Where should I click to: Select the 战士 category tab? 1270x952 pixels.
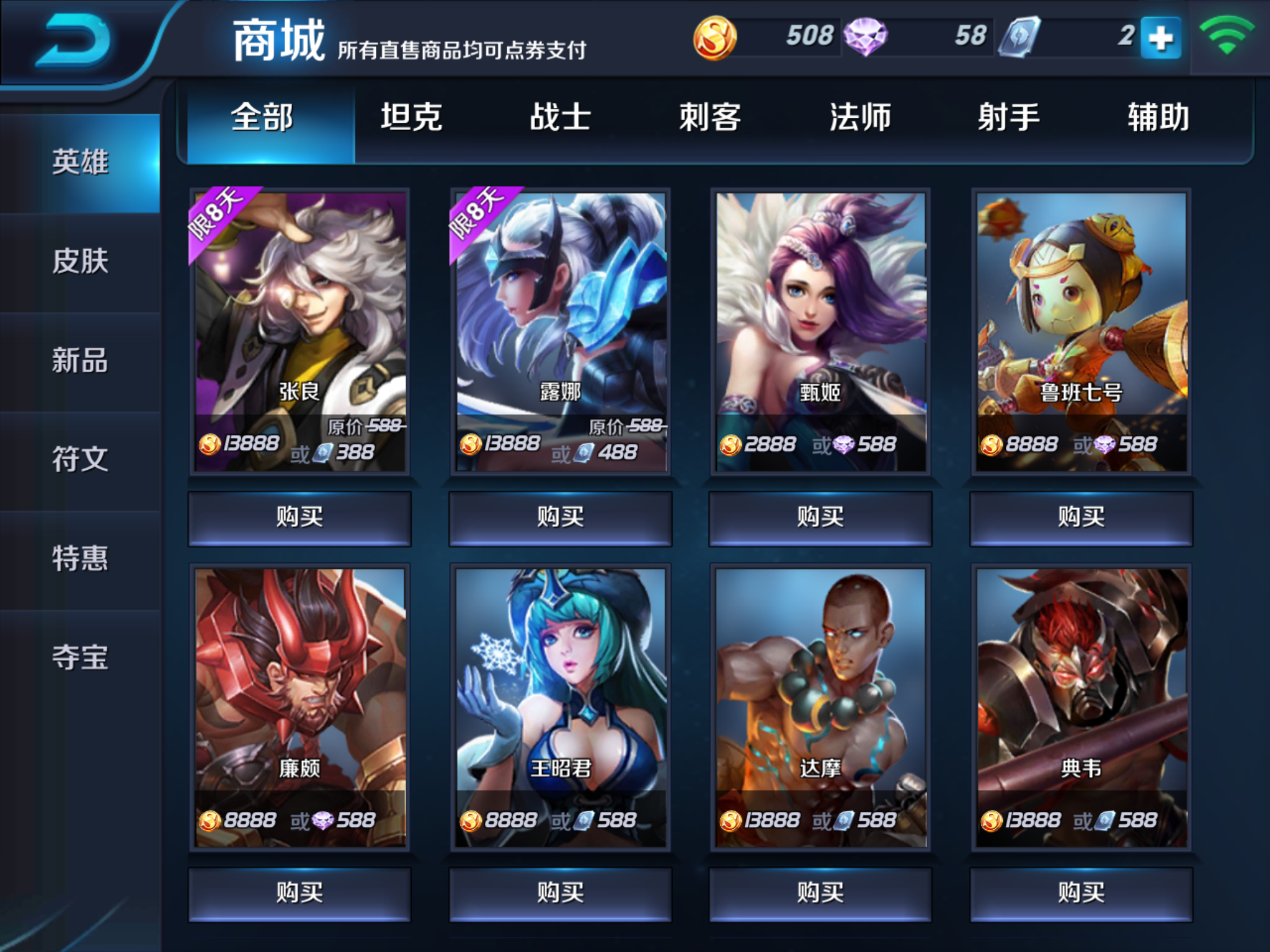point(561,118)
